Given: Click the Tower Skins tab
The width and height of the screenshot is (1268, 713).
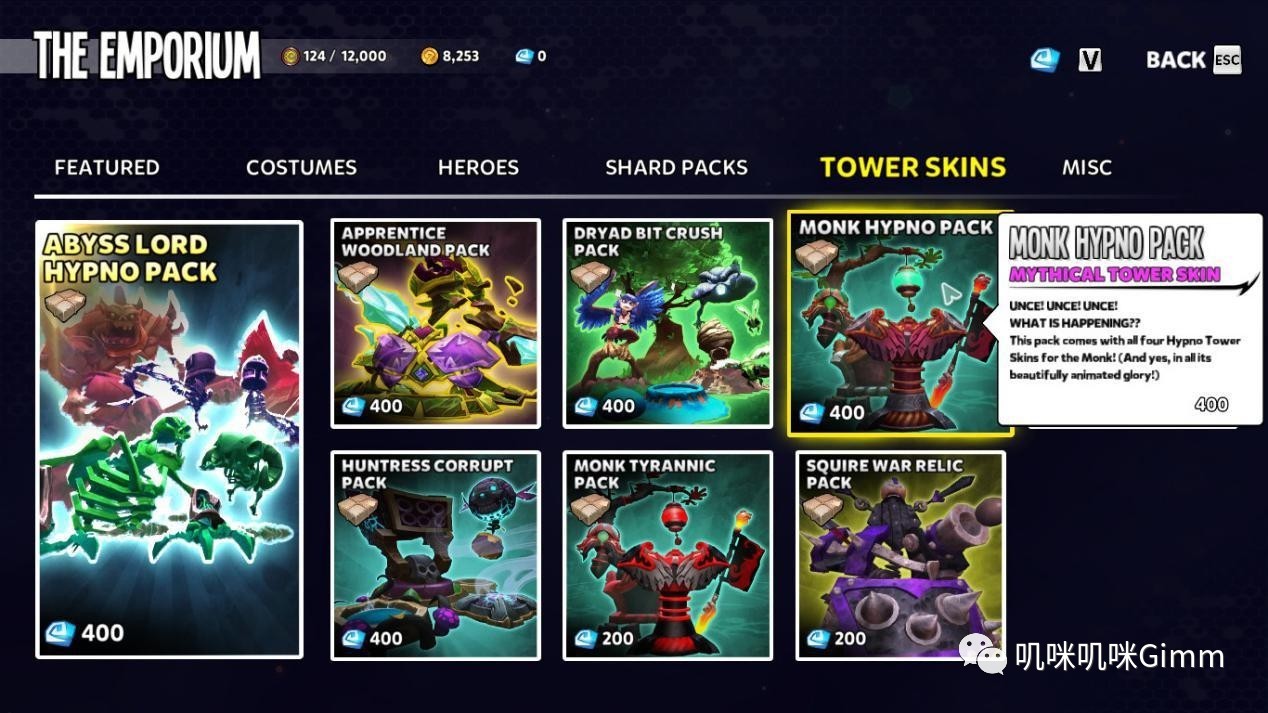Looking at the screenshot, I should click(912, 167).
